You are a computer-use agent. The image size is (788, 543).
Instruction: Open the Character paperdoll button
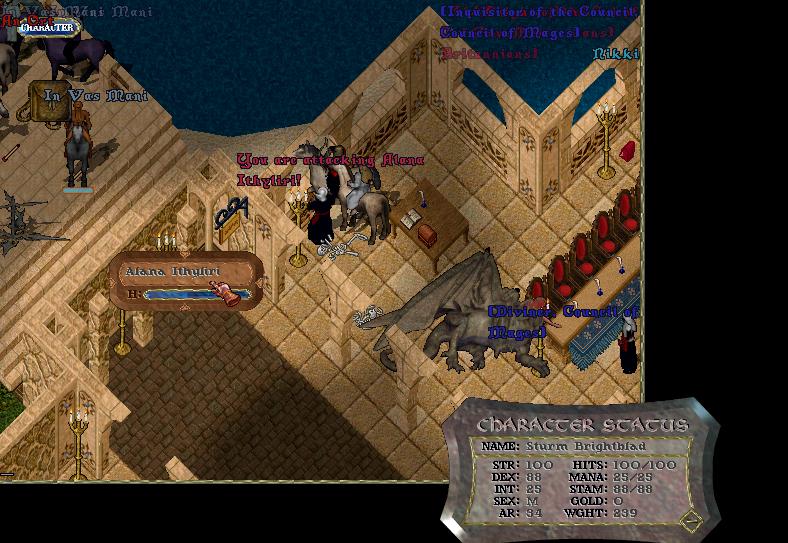47,27
